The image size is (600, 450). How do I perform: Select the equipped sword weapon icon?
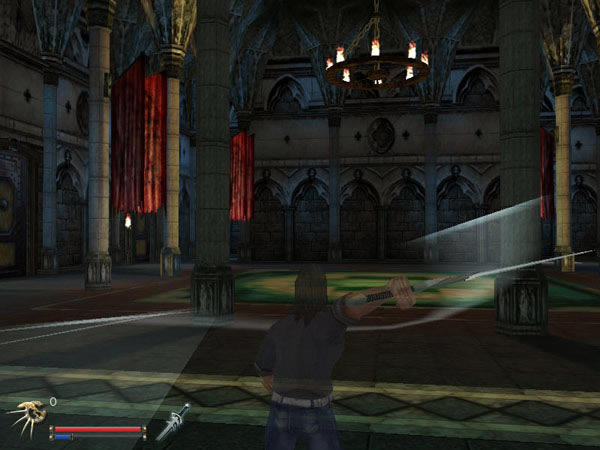pyautogui.click(x=172, y=421)
